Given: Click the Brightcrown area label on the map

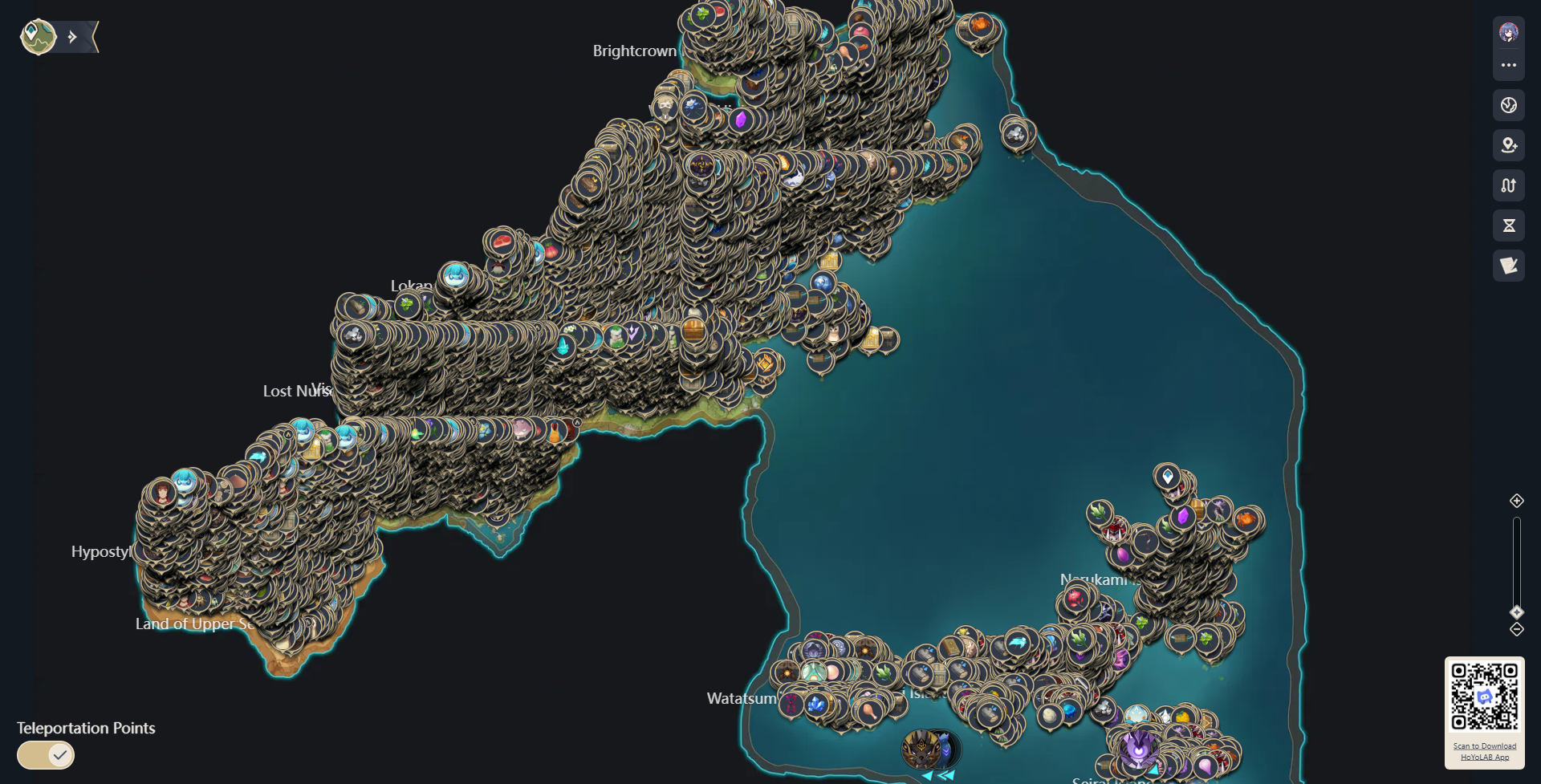Looking at the screenshot, I should click(x=634, y=51).
